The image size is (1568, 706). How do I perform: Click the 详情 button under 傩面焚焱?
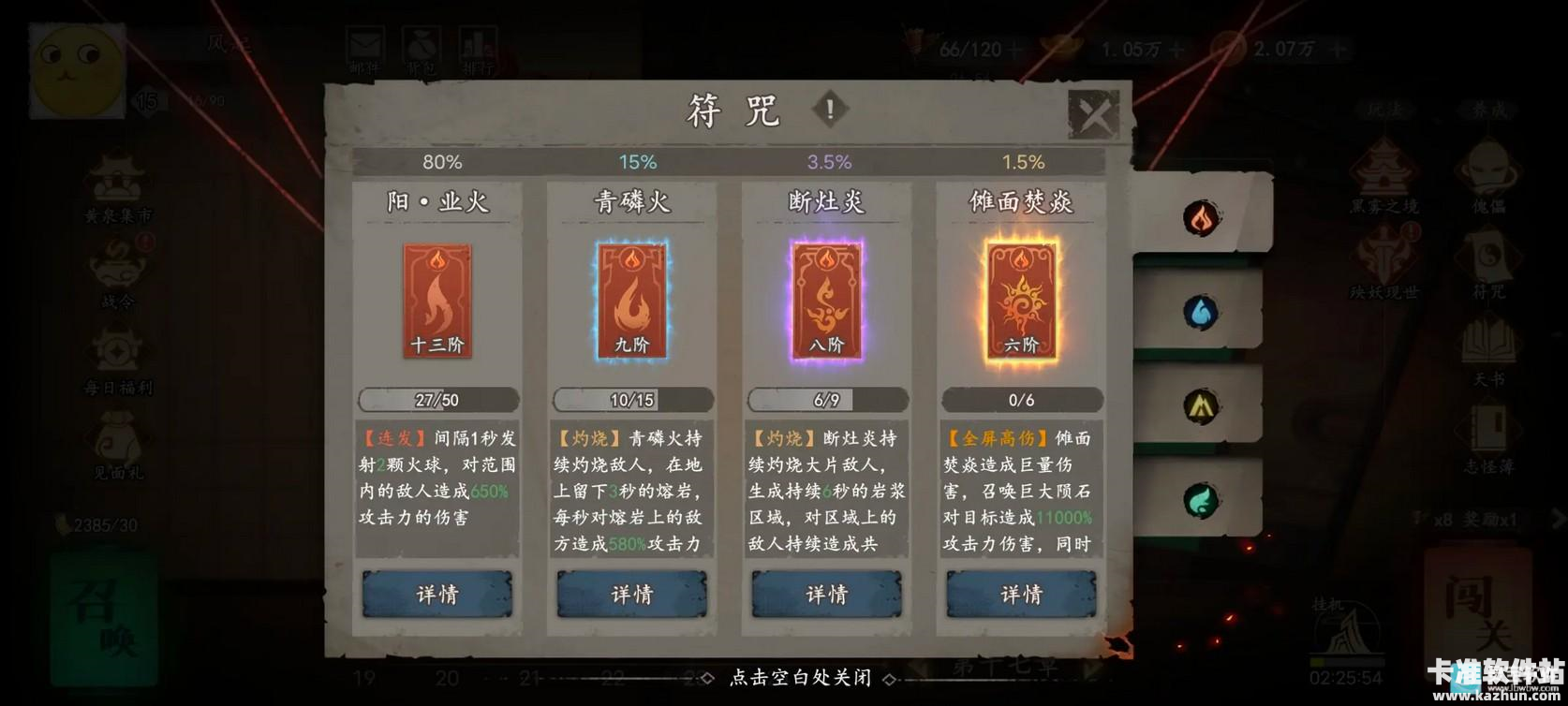point(1020,594)
